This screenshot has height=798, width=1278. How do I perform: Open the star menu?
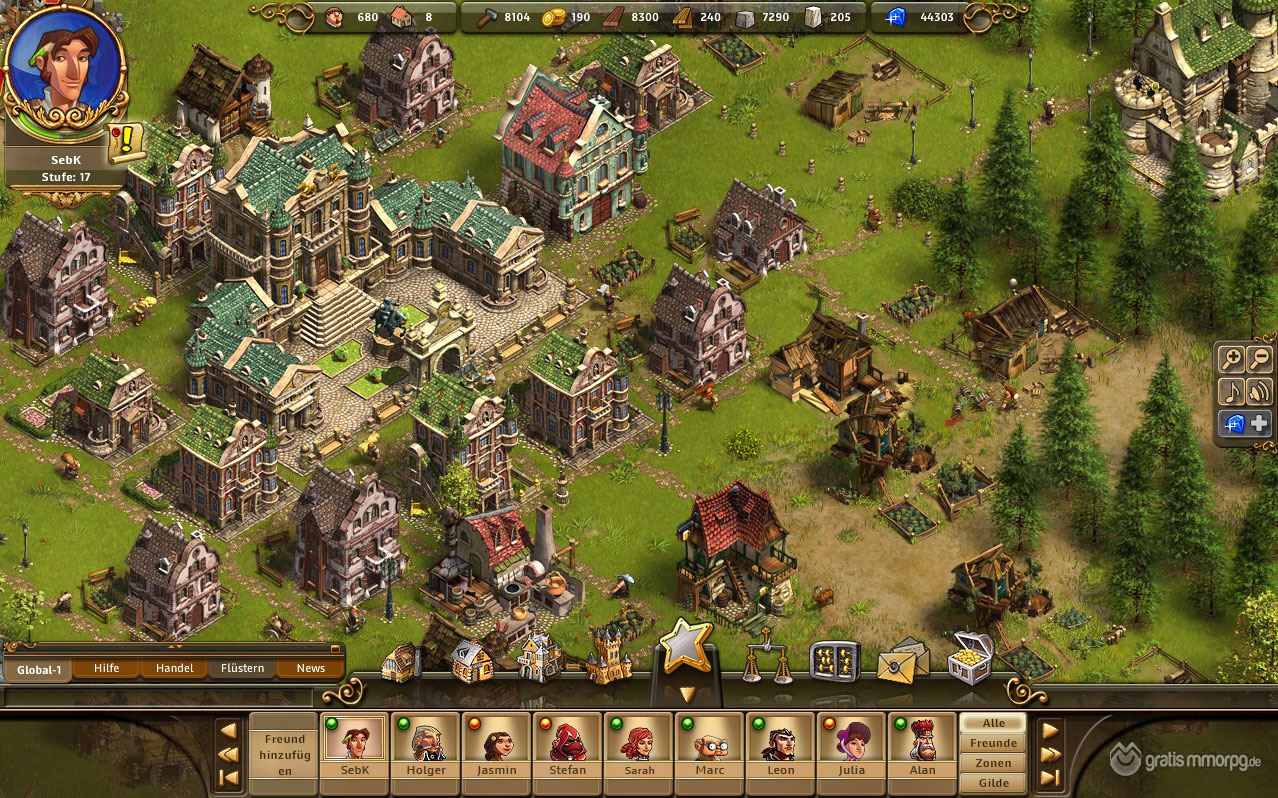click(685, 647)
